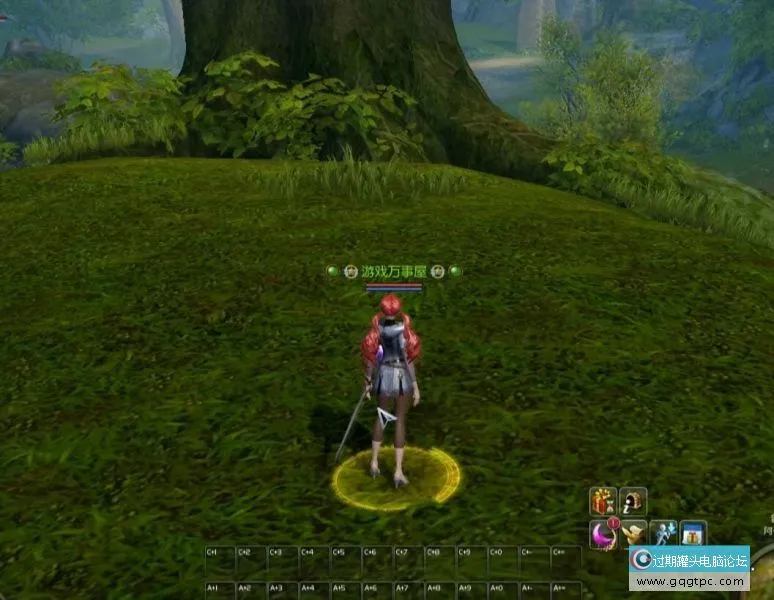
Task: Activate the running figure with crystal icon
Action: (x=663, y=534)
